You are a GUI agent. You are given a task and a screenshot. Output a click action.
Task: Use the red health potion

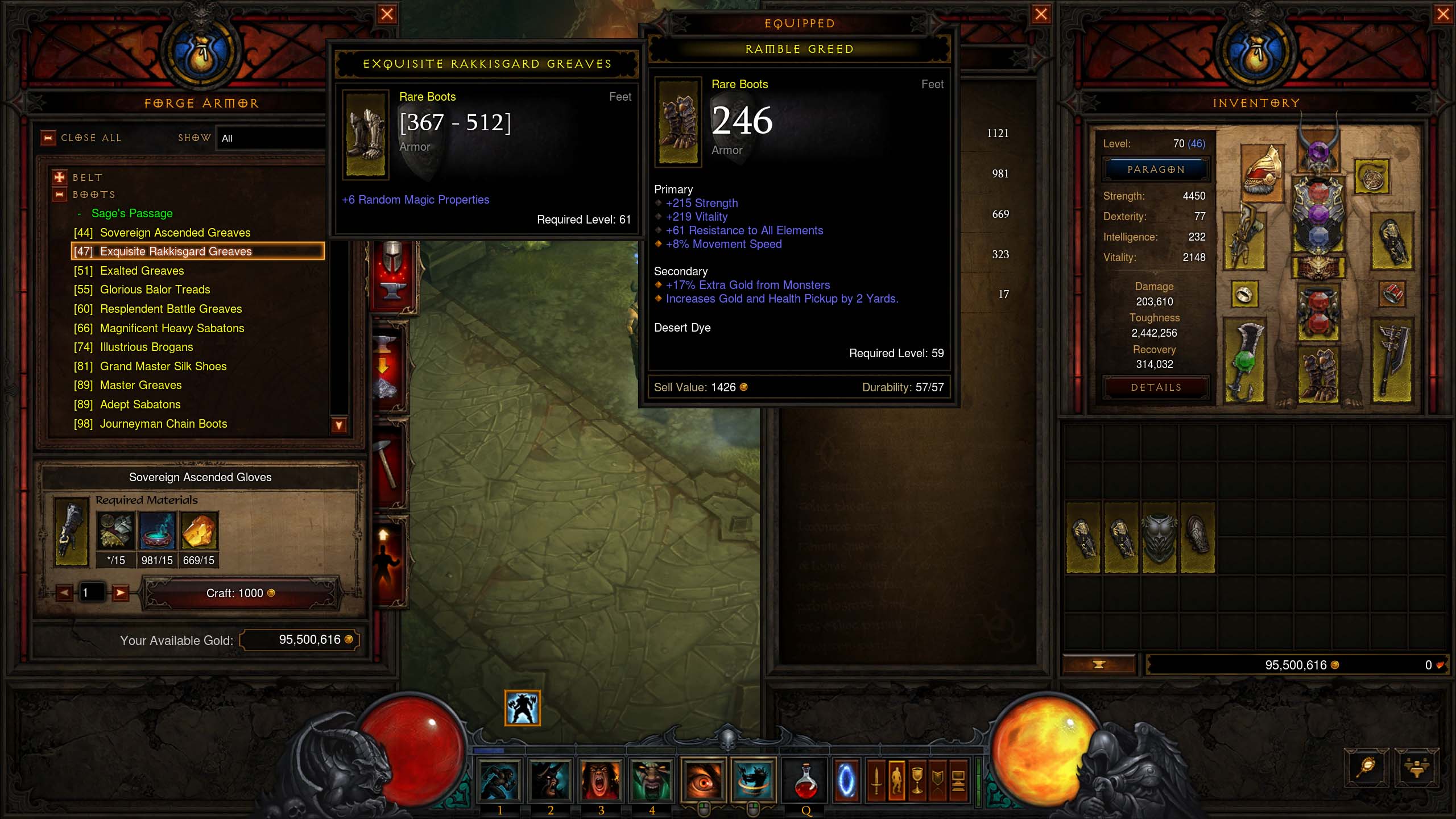805,780
